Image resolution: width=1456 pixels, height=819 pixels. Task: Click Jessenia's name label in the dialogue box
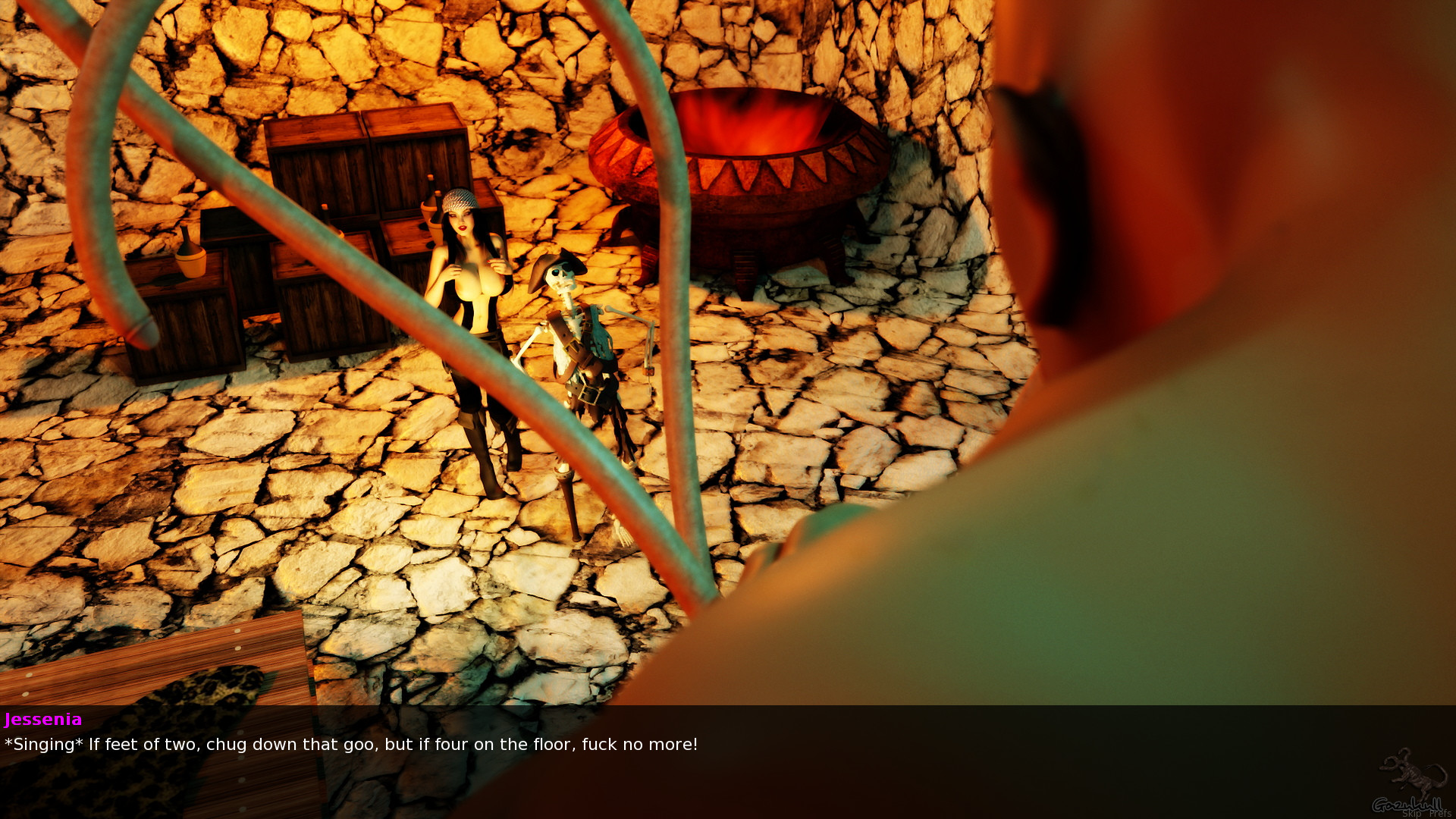(43, 720)
